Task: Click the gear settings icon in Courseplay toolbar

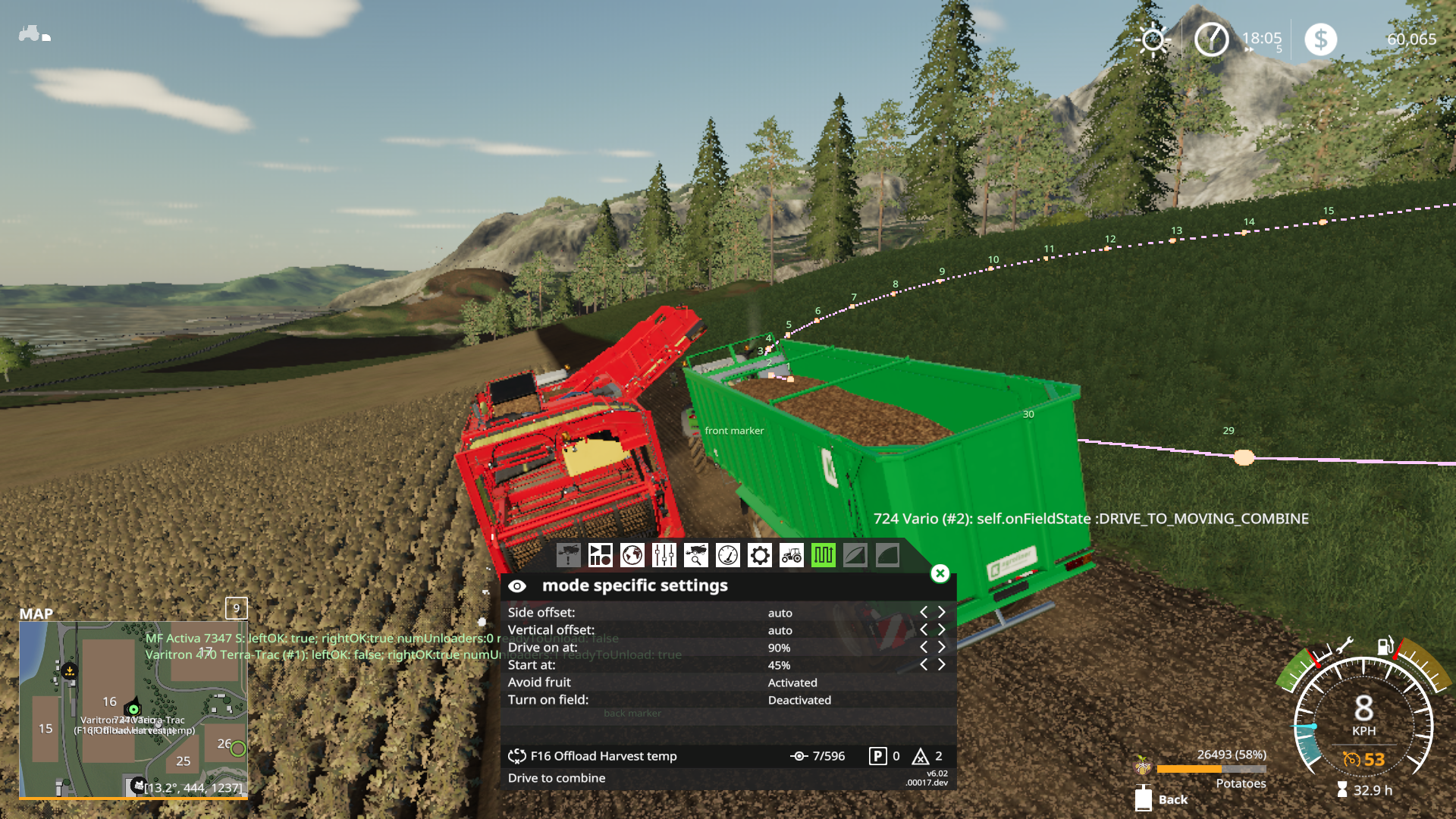Action: (x=760, y=556)
